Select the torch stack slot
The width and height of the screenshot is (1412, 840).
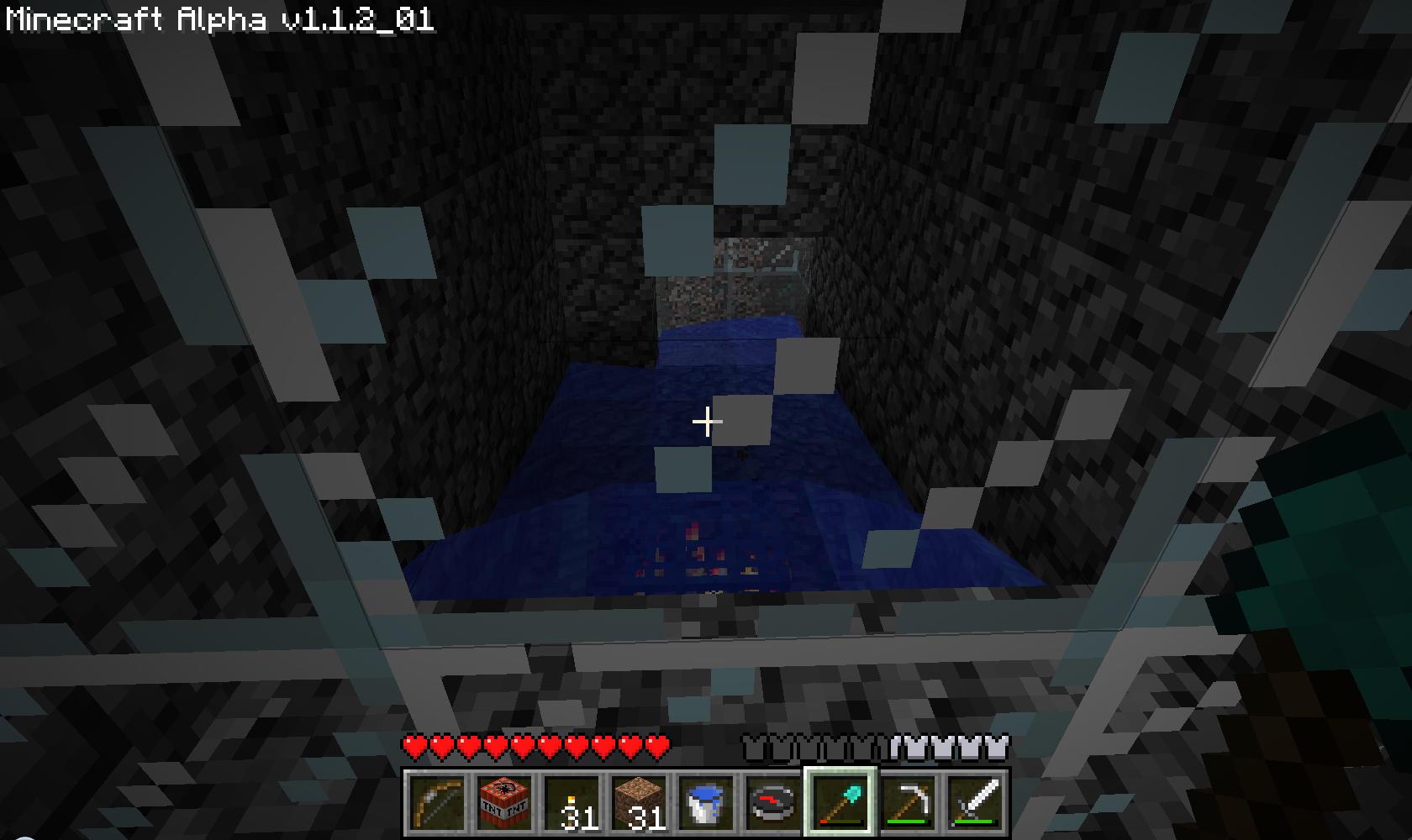572,802
